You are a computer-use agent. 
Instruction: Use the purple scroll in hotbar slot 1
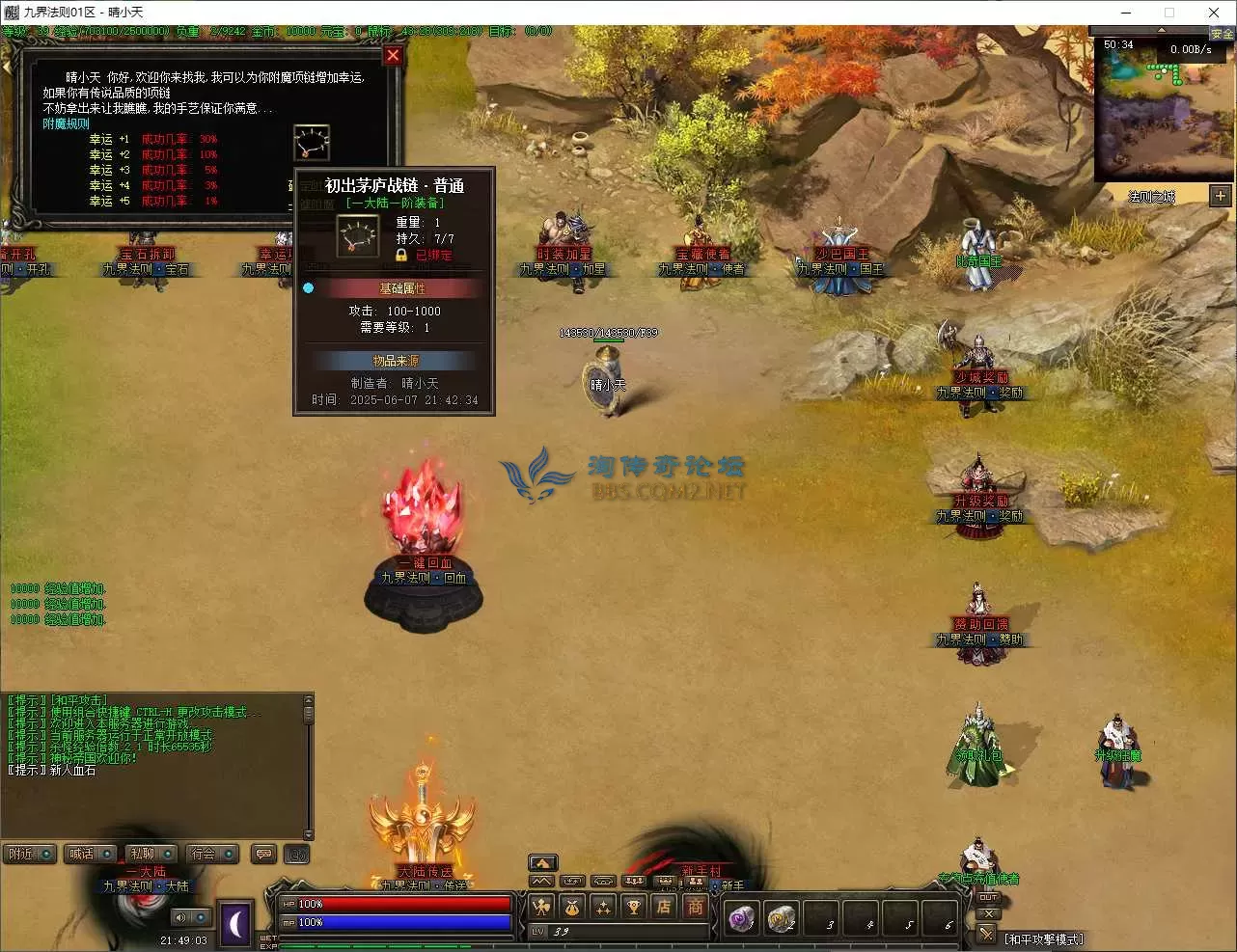(x=741, y=919)
